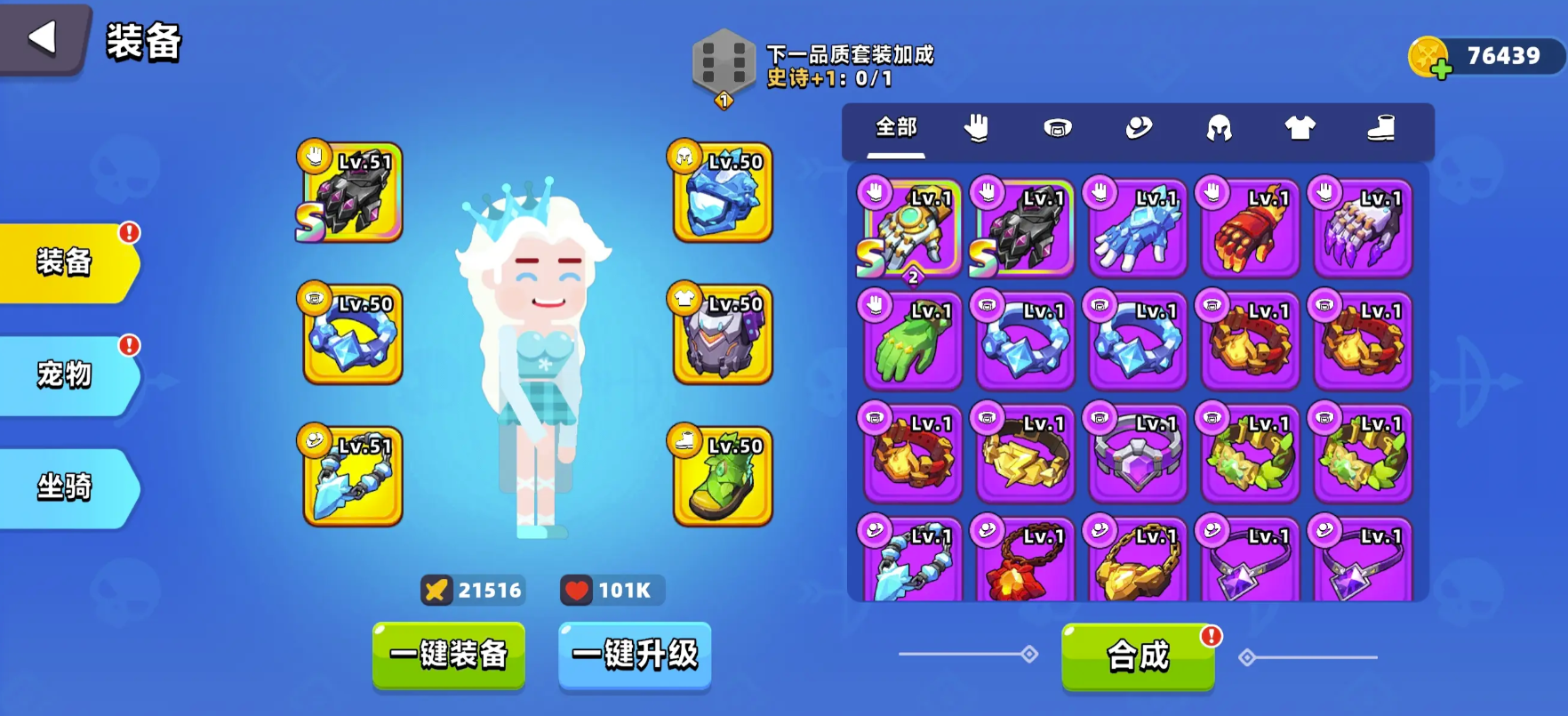1568x716 pixels.
Task: Select the 装备 sidebar tab
Action: click(x=62, y=263)
